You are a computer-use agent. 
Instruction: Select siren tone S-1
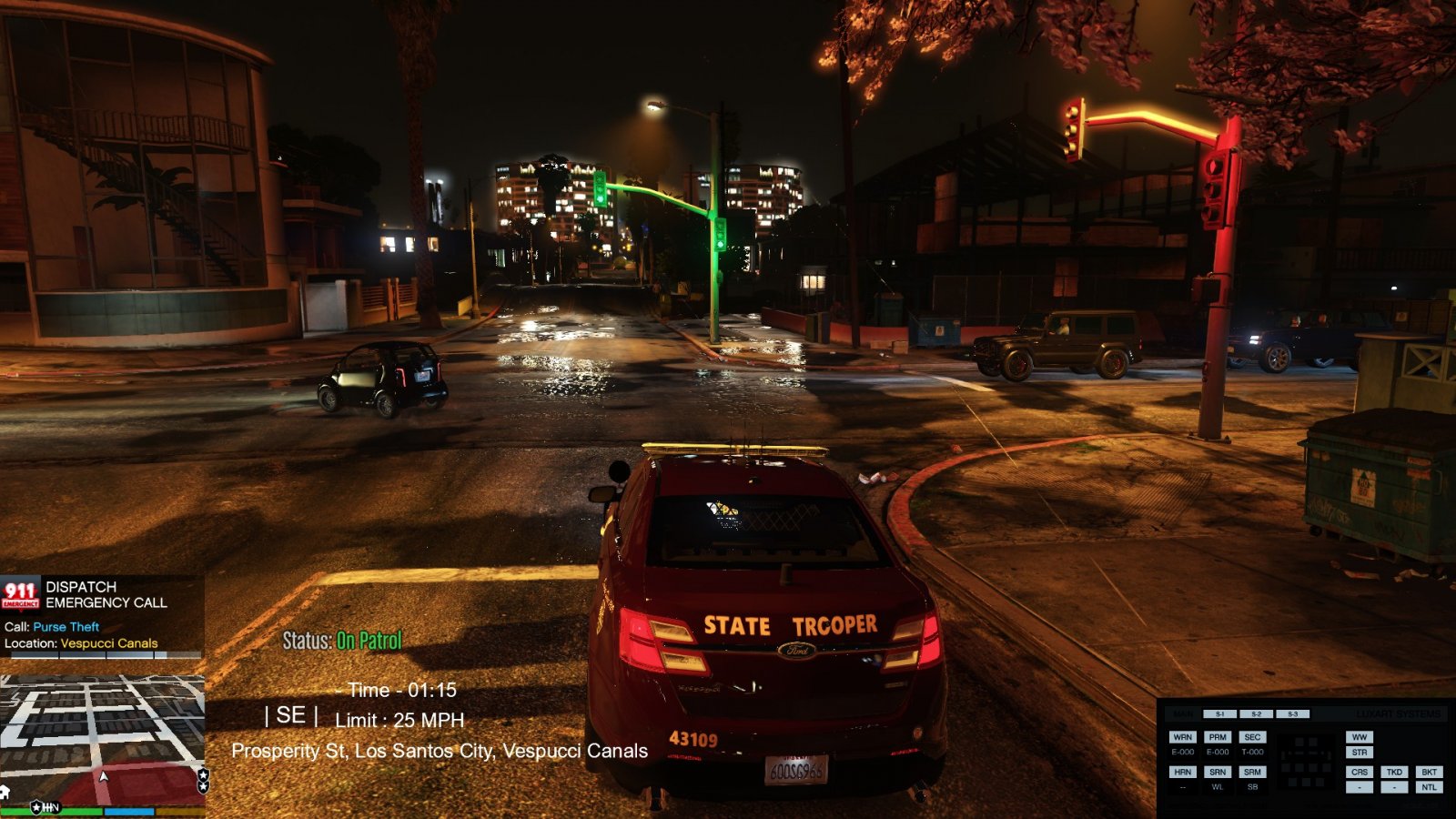pos(1219,714)
